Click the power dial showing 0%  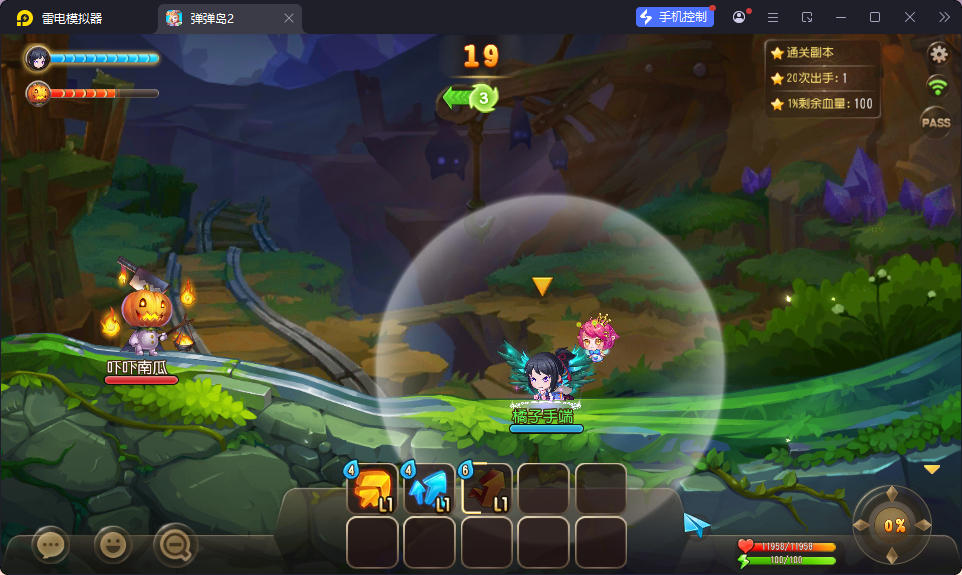coord(893,525)
